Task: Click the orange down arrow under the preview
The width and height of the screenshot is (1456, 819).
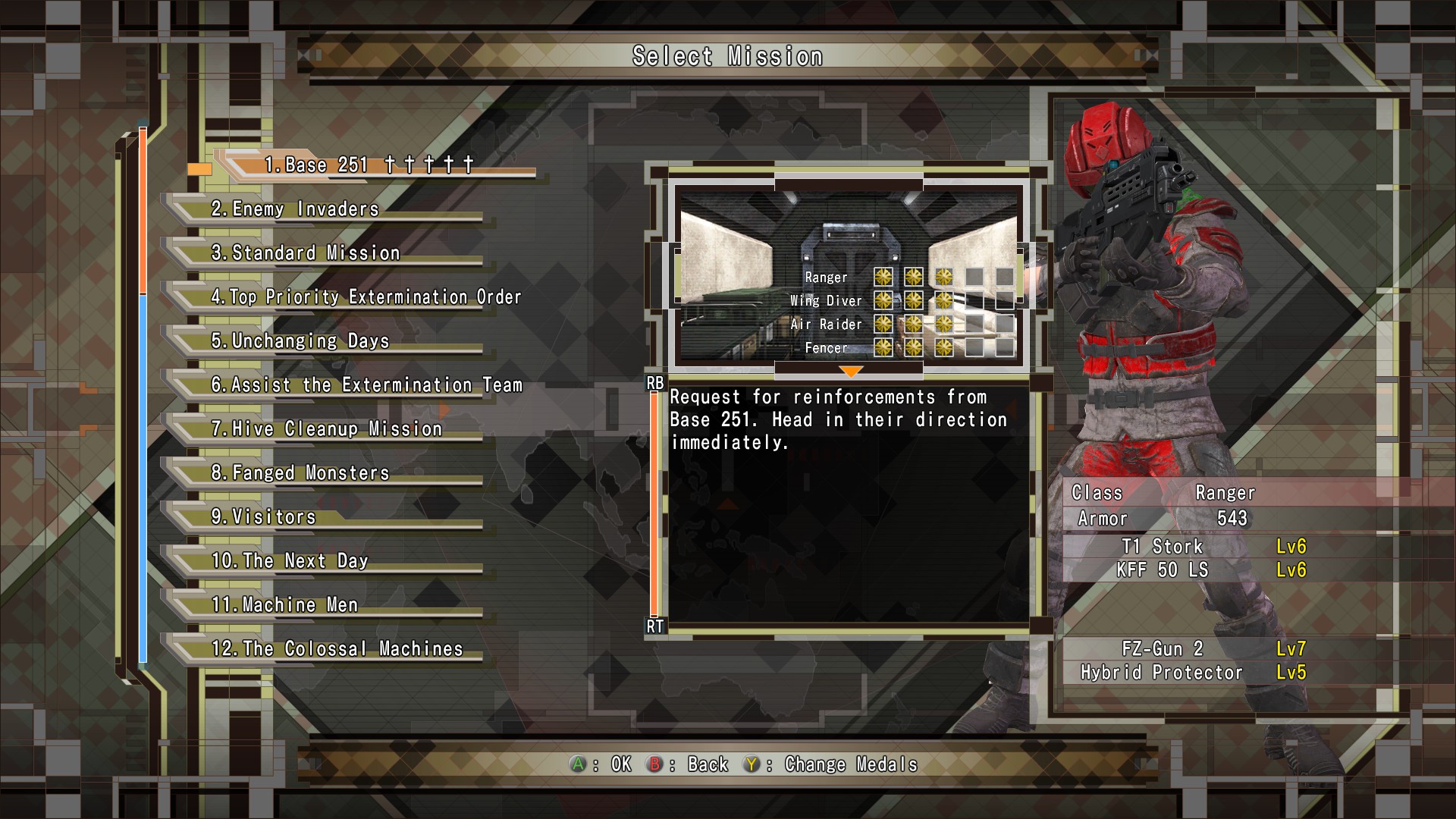Action: 850,372
